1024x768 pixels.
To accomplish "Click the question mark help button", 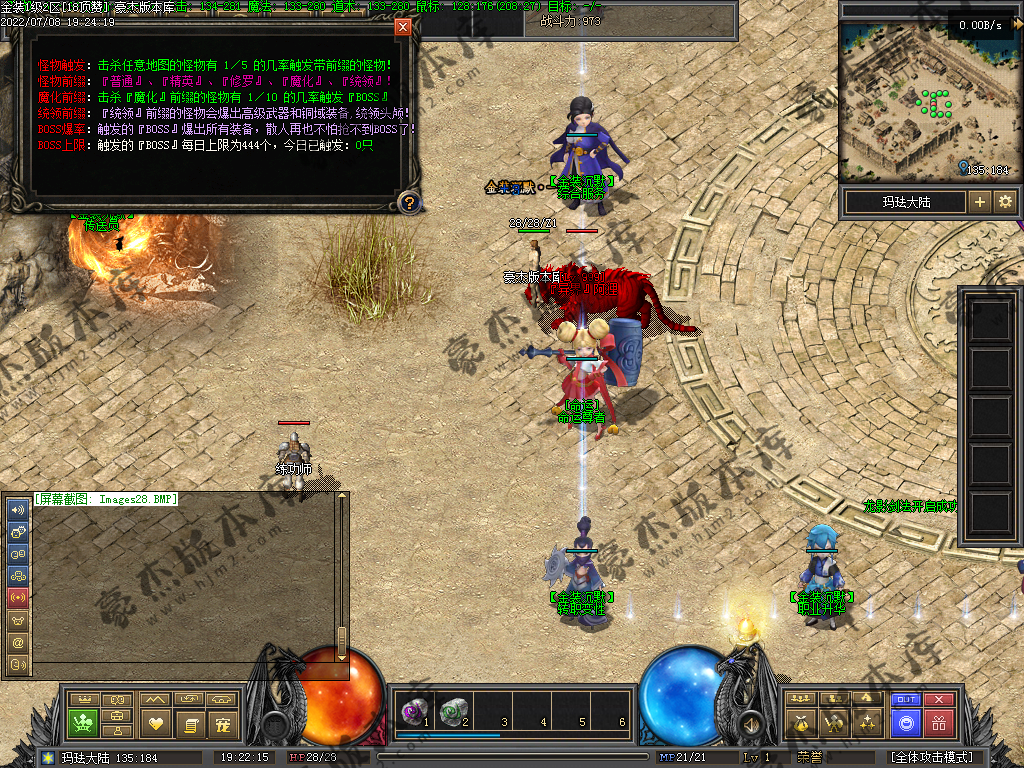I will click(x=408, y=203).
